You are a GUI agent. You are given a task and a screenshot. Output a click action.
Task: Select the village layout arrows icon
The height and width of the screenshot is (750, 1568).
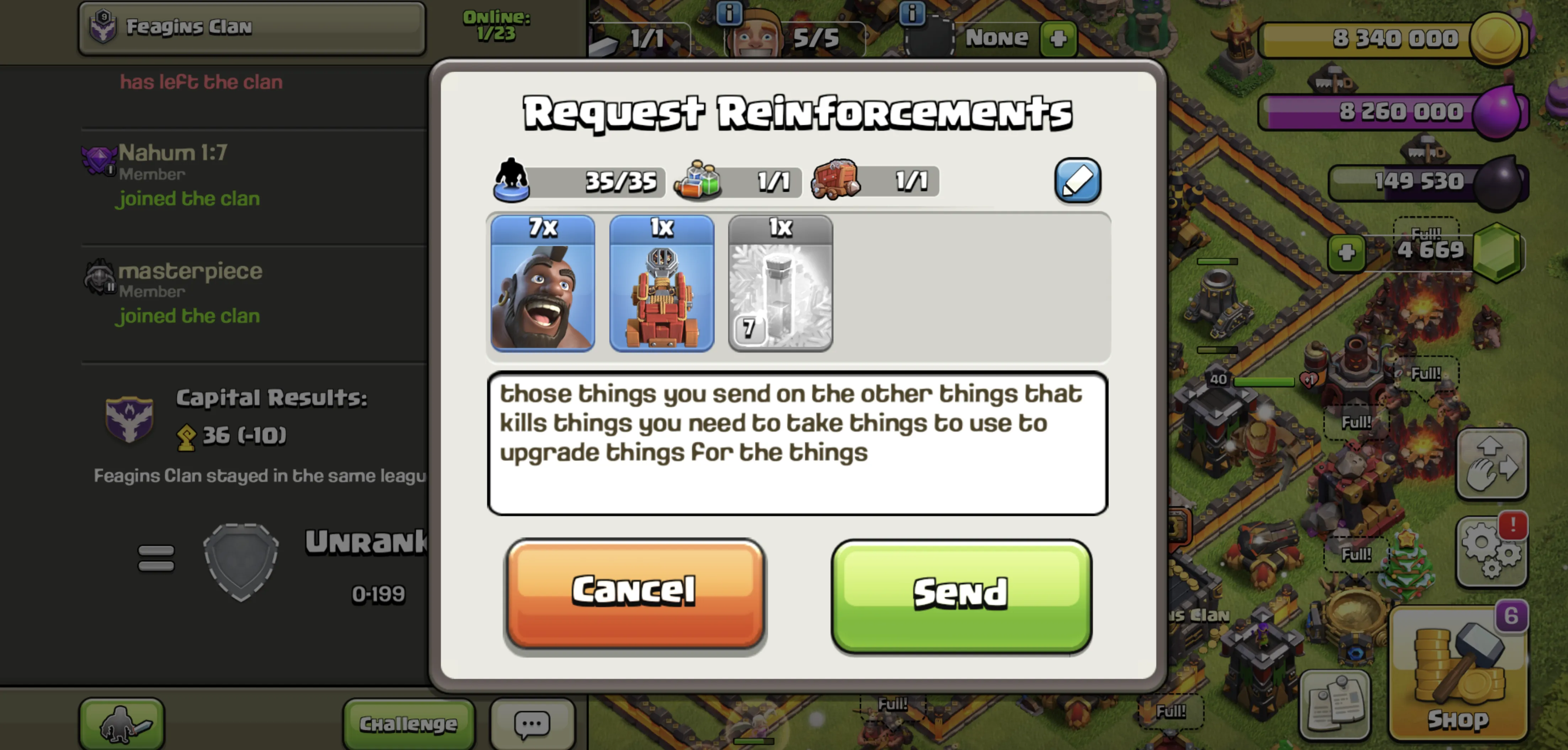click(x=1492, y=464)
